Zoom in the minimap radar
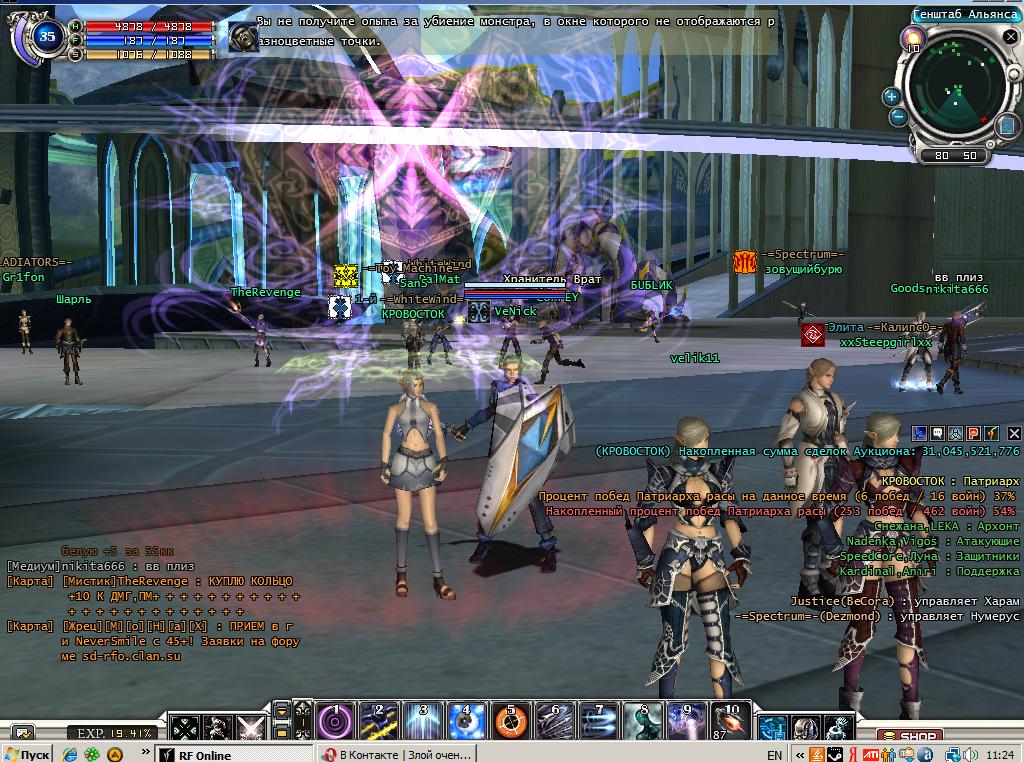The width and height of the screenshot is (1024, 762). click(892, 97)
